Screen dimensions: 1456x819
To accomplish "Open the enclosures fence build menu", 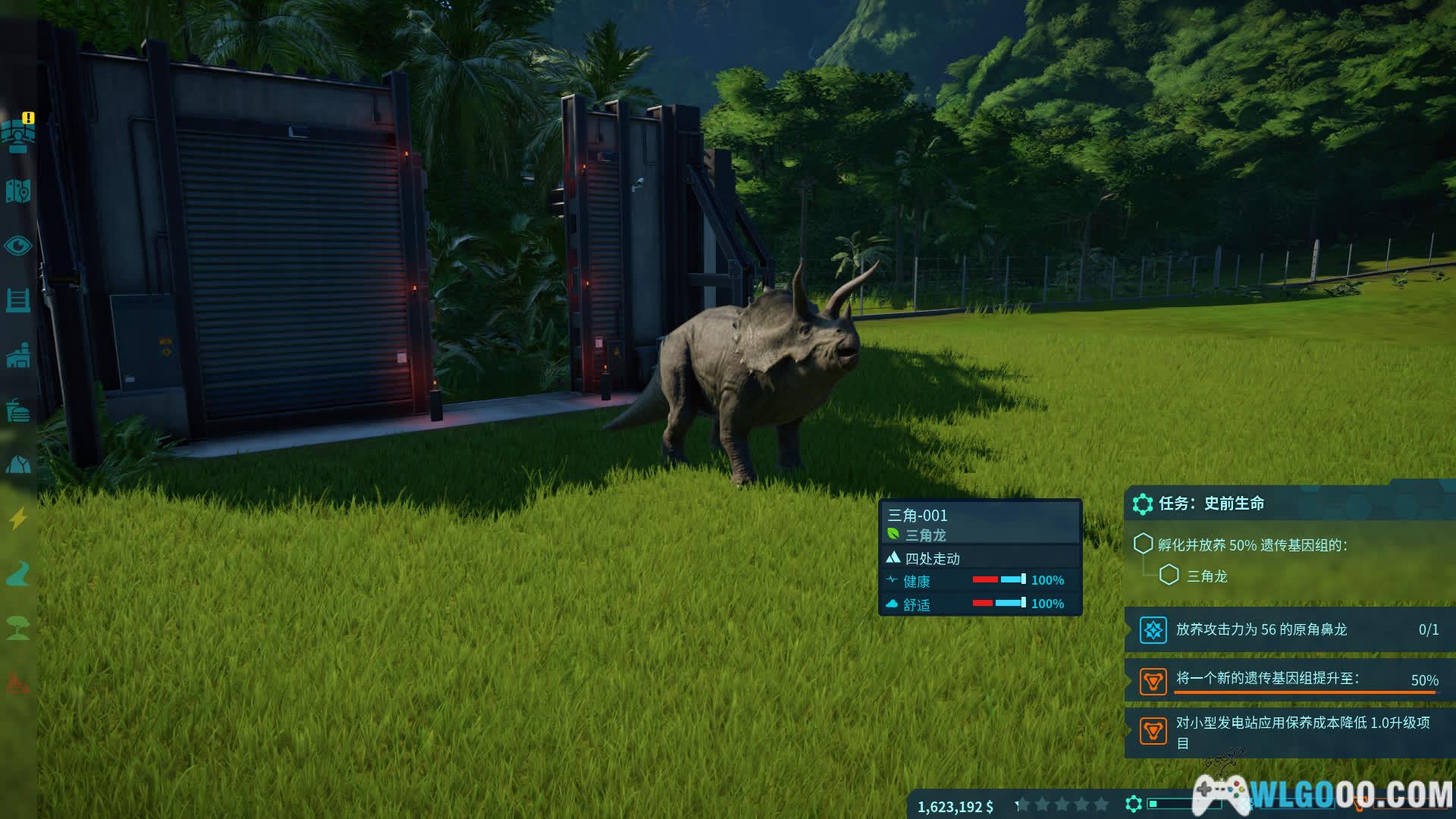I will tap(18, 300).
